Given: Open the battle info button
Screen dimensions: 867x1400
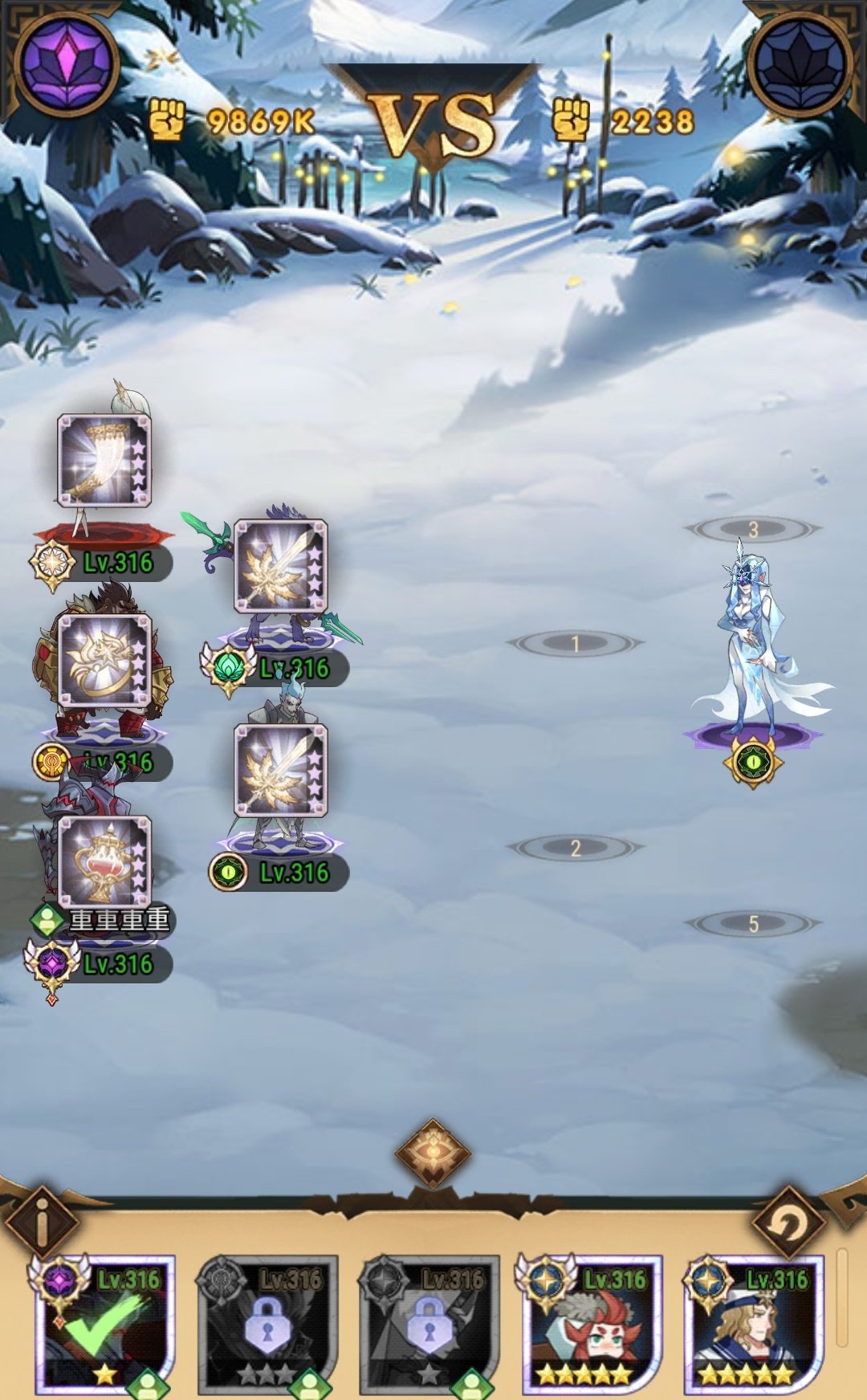Looking at the screenshot, I should point(42,1223).
